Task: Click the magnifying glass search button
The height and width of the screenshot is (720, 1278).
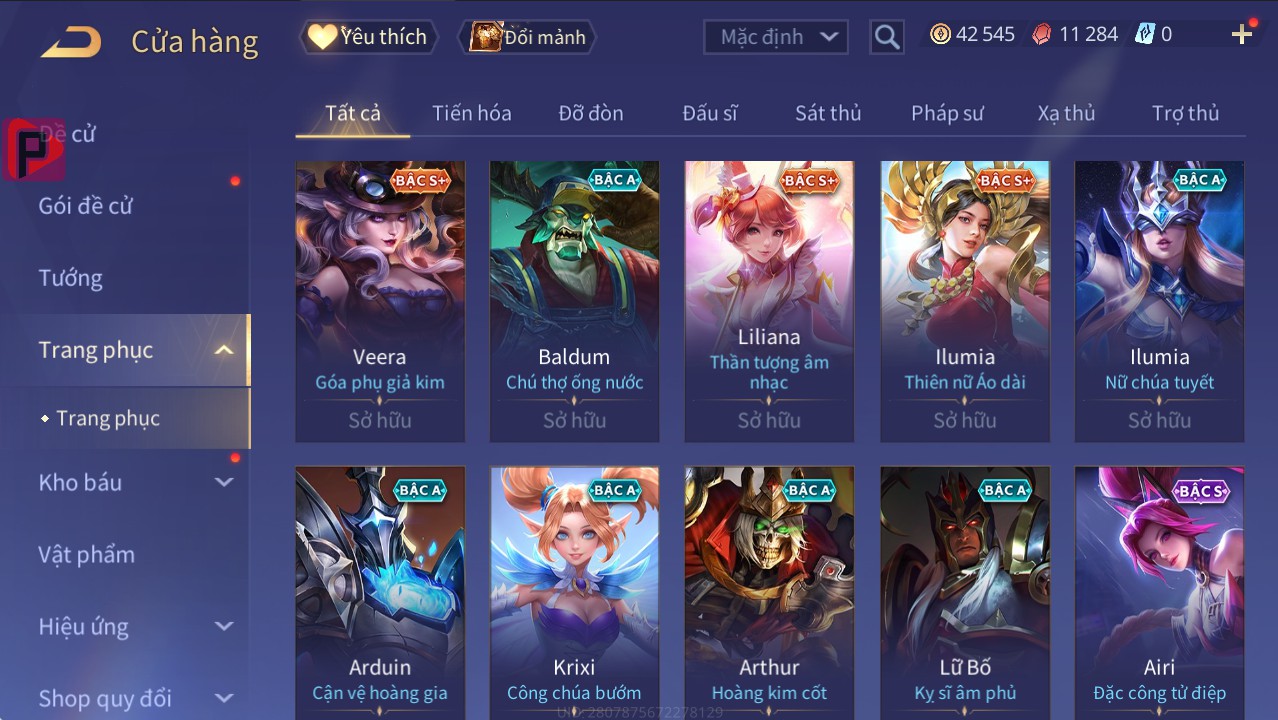Action: click(x=886, y=37)
